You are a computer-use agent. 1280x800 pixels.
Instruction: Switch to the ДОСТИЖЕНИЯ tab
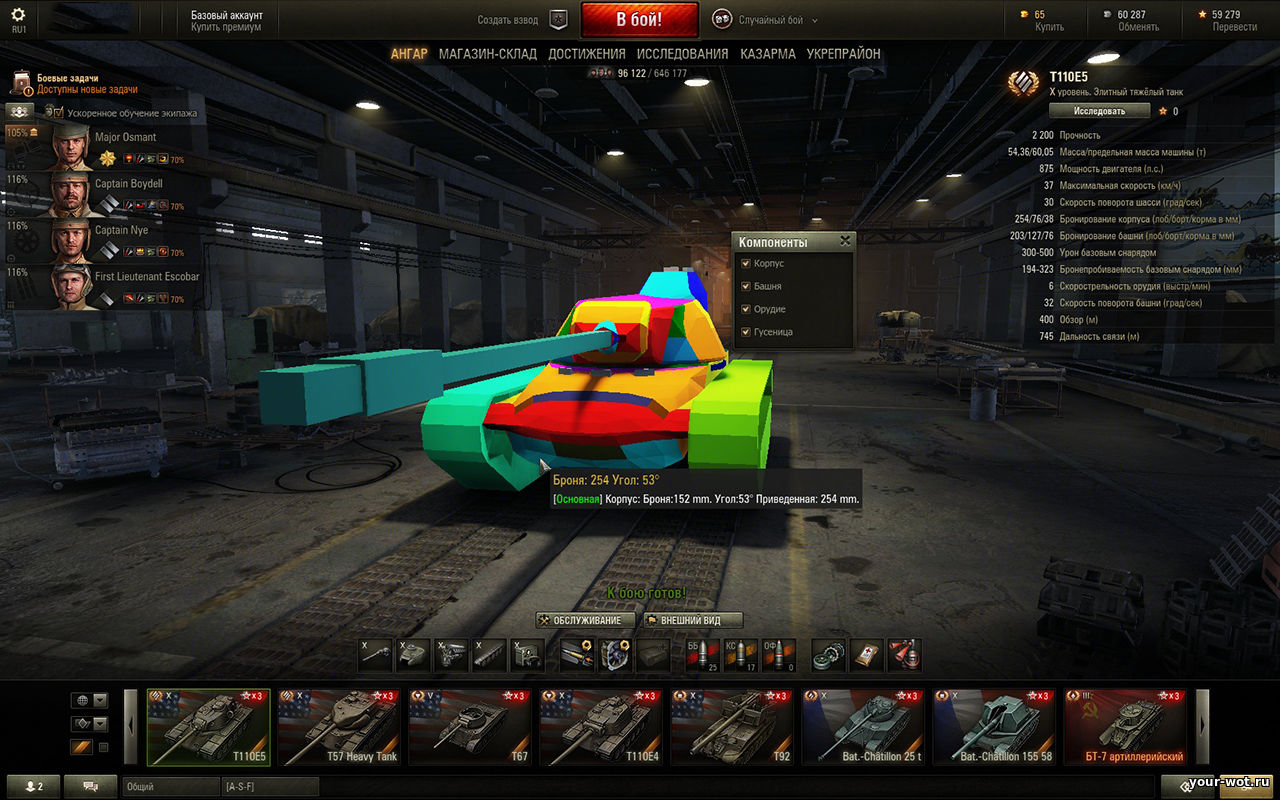pos(587,54)
